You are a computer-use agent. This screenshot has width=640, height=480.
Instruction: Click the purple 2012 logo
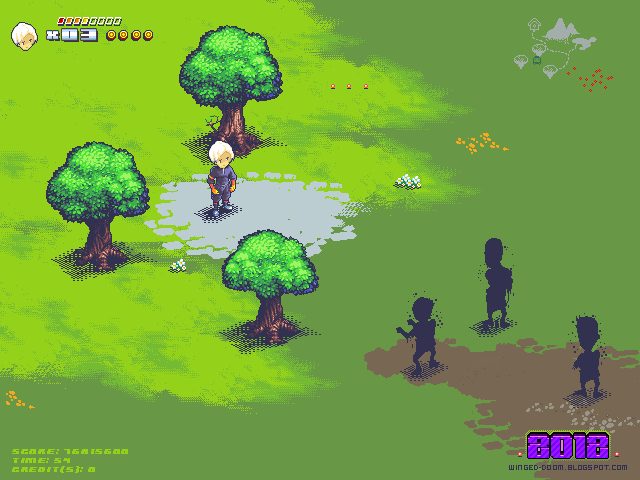[x=567, y=446]
